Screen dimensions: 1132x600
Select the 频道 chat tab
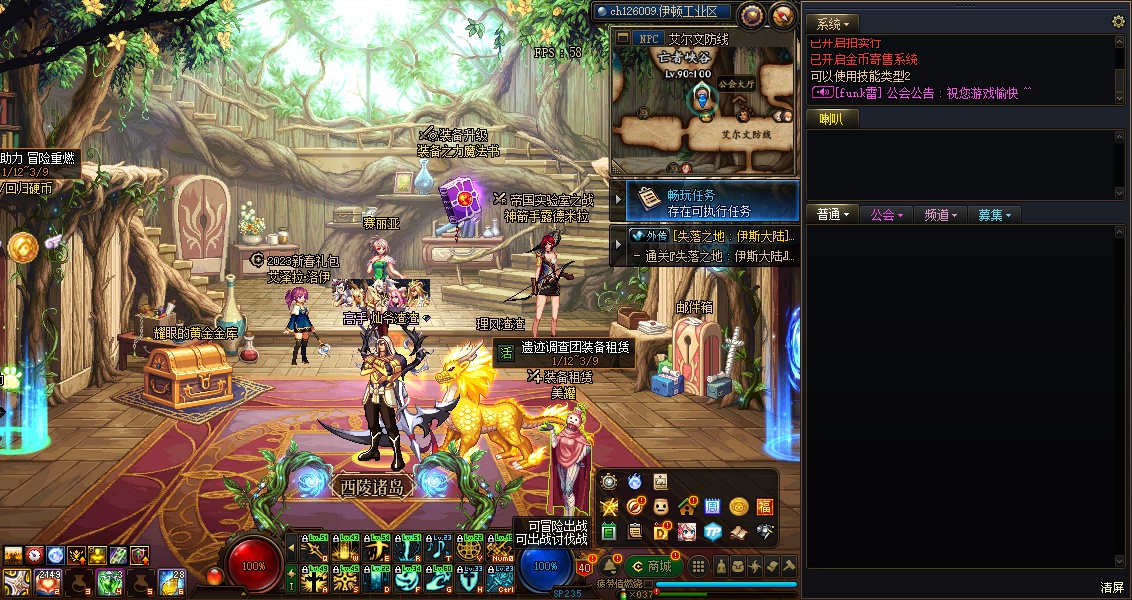pos(941,214)
